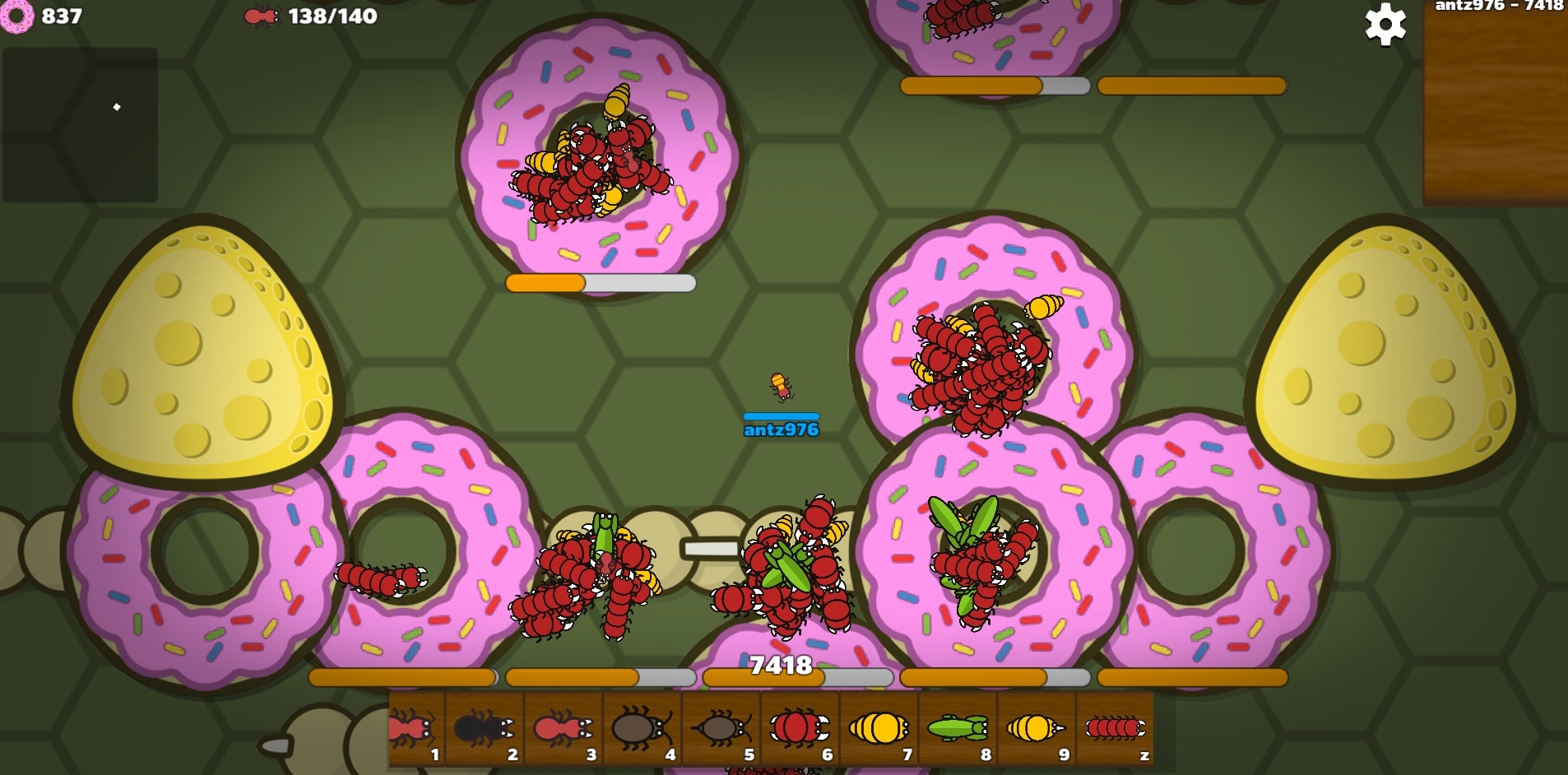Image resolution: width=1568 pixels, height=775 pixels.
Task: Click the minimap panel
Action: (x=80, y=124)
